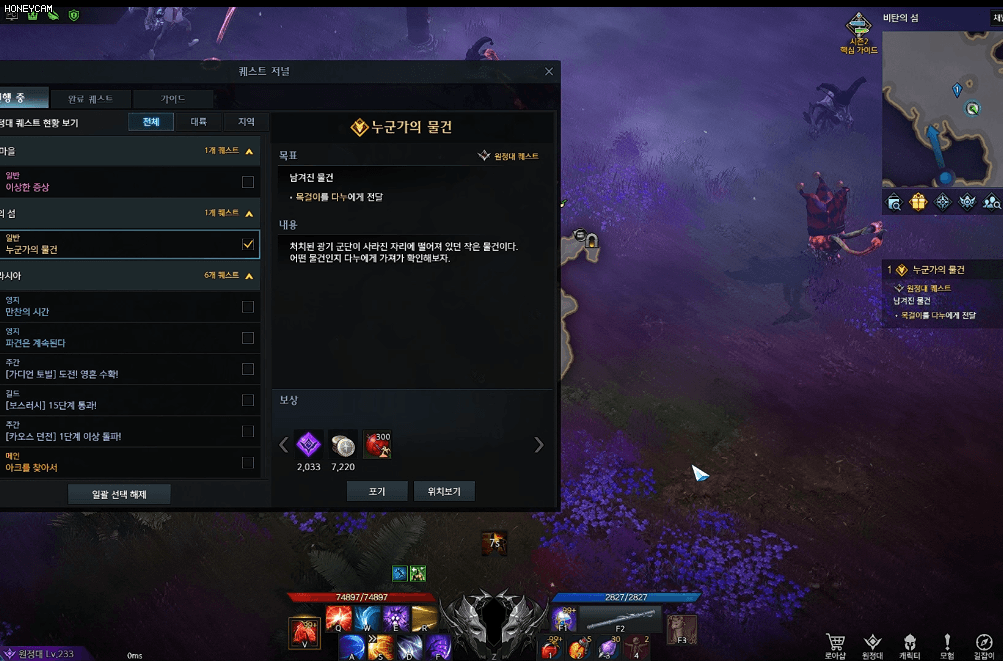Screen dimensions: 1003x661
Task: Select the 만찬의 시간 quest row
Action: coord(120,307)
